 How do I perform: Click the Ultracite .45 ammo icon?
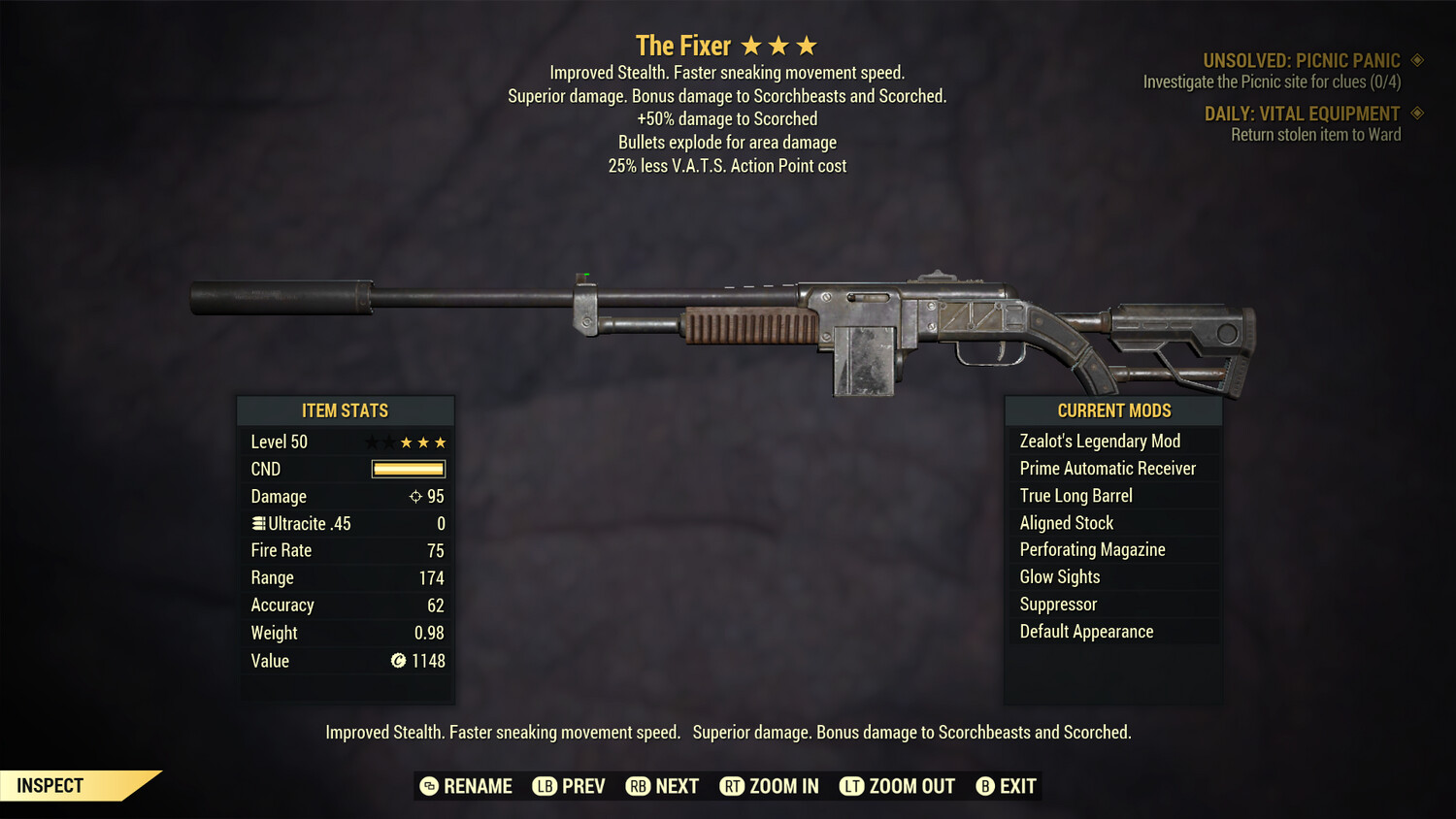[x=257, y=523]
